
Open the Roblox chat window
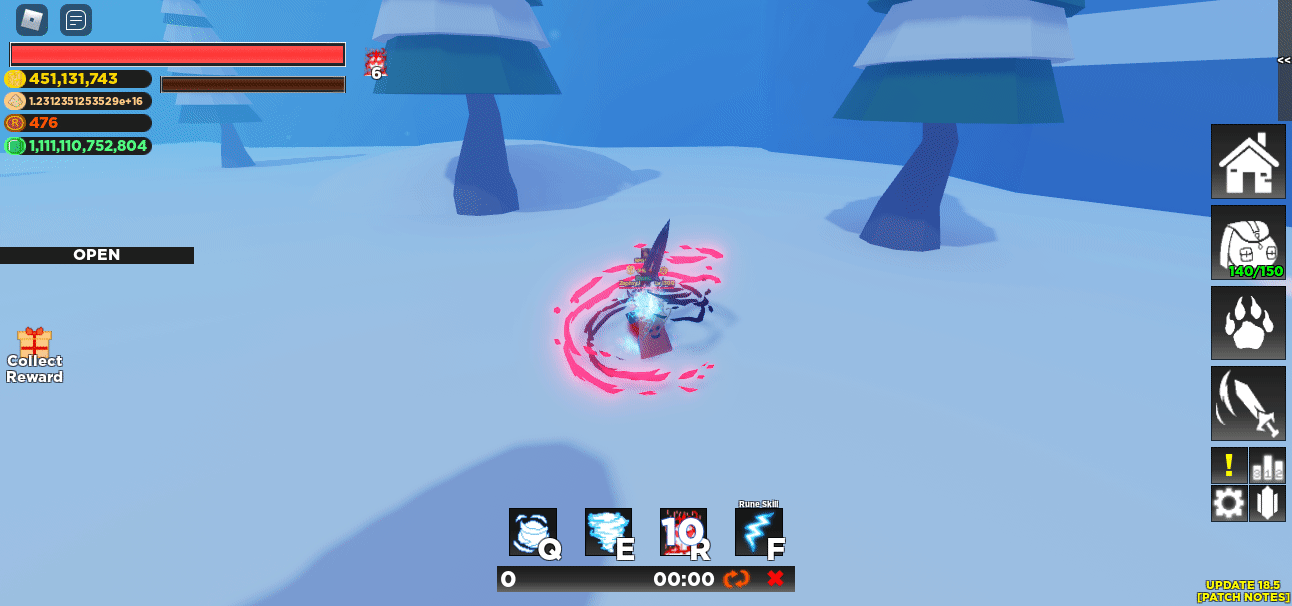coord(76,20)
